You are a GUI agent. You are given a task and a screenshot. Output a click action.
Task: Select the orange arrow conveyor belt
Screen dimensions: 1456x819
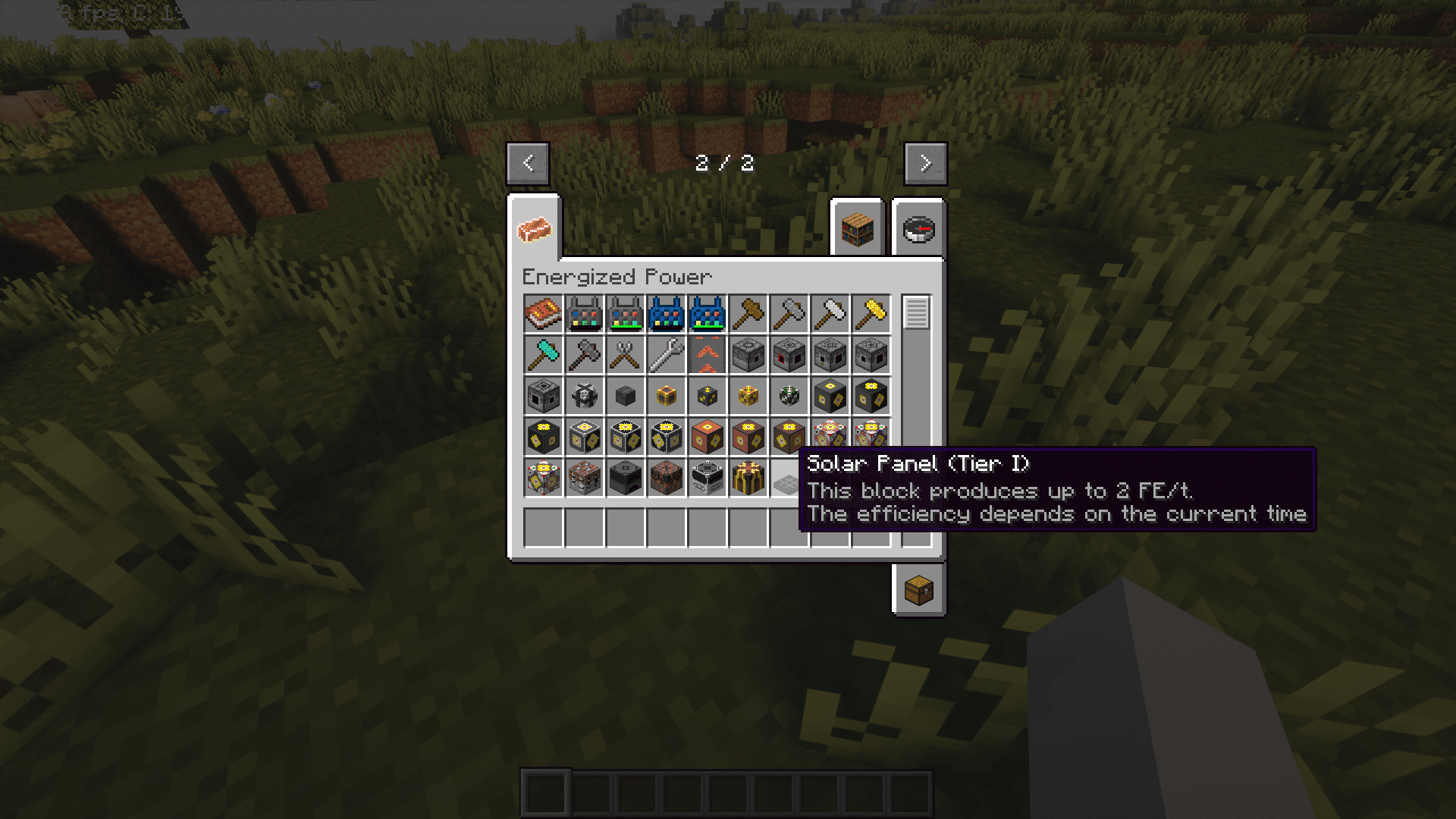coord(708,356)
